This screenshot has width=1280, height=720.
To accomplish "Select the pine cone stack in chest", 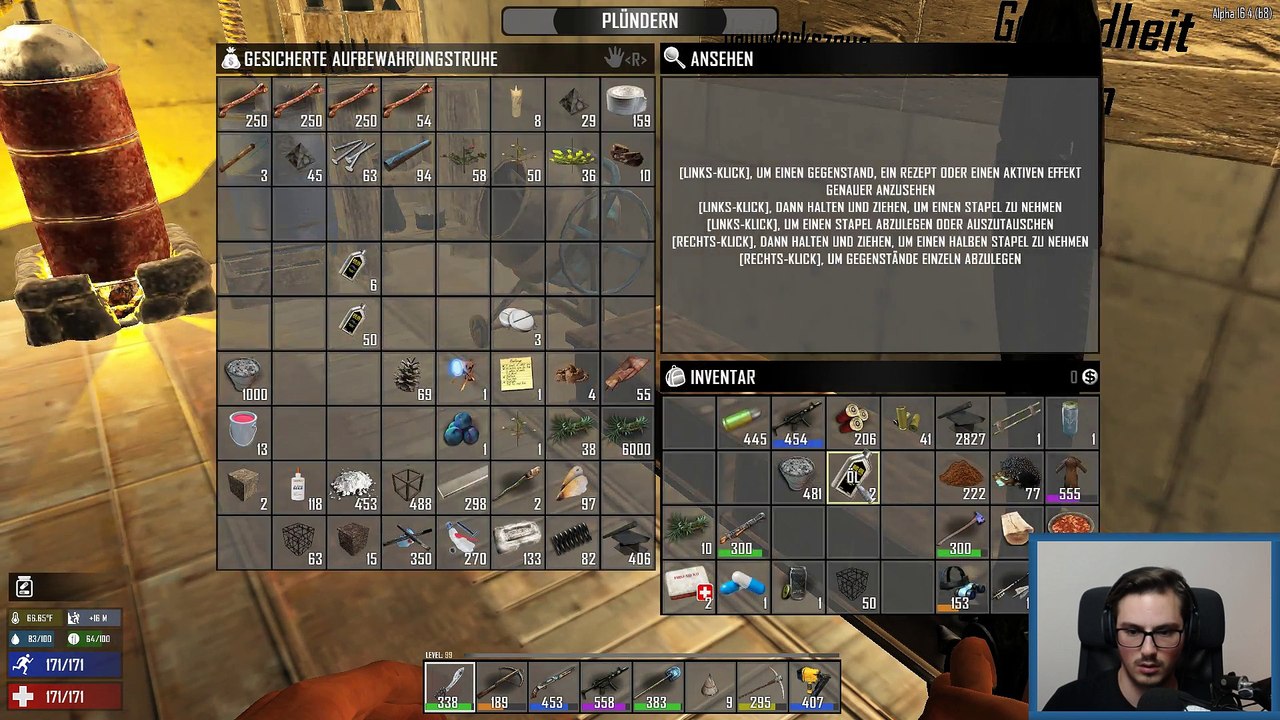I will point(408,377).
